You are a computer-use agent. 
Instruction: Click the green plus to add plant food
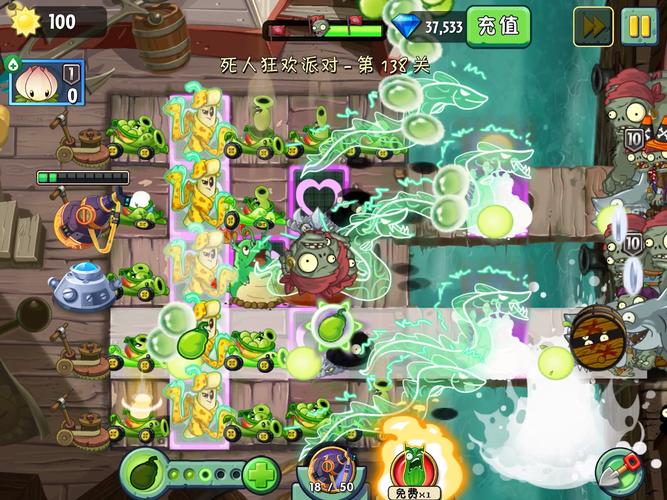coord(260,473)
